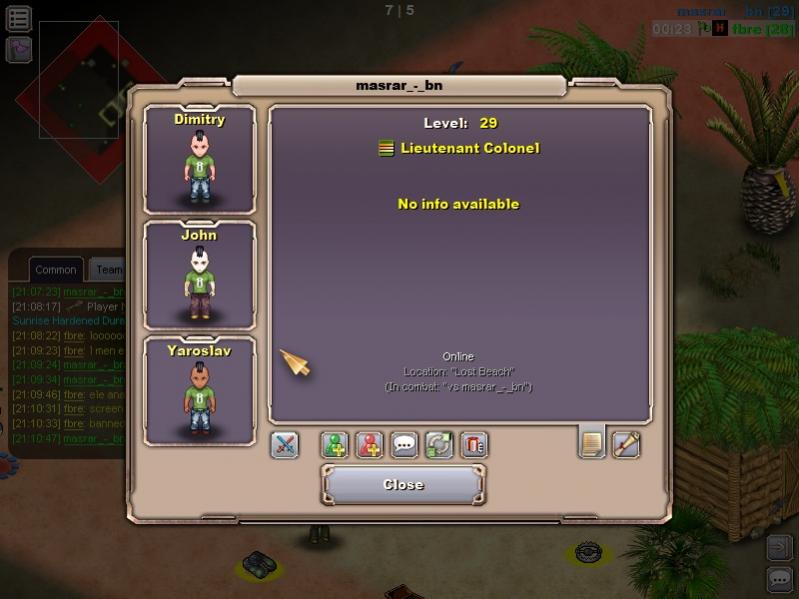Select Yaroslav's character portrait
This screenshot has width=799, height=599.
pos(199,391)
